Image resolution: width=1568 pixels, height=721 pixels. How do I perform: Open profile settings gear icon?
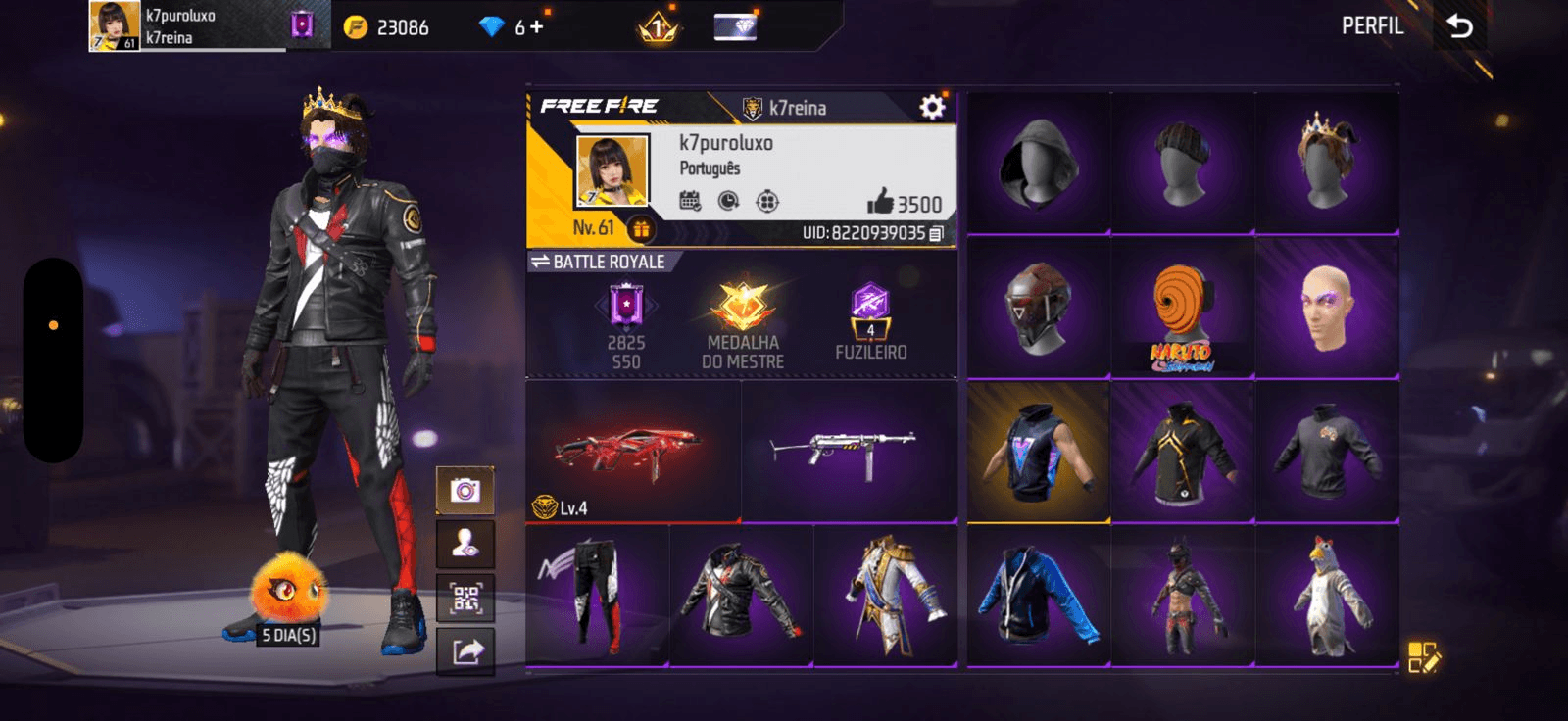(x=932, y=107)
